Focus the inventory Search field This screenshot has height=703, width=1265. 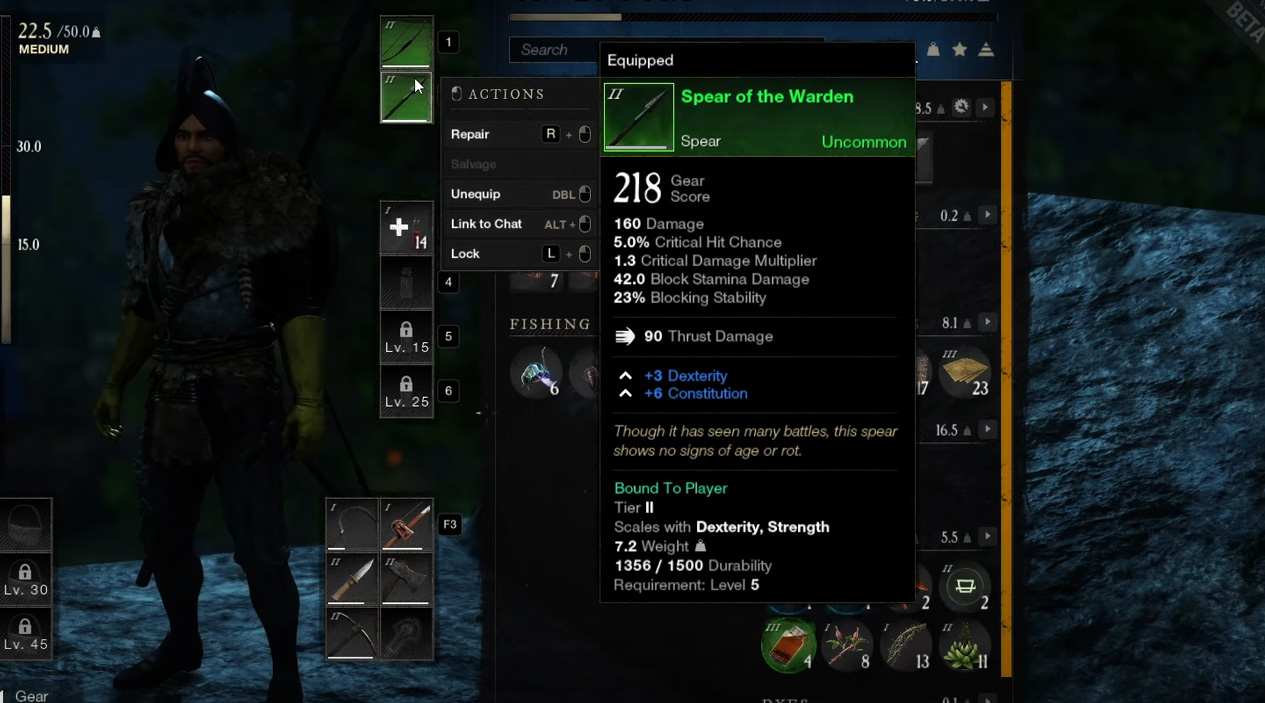553,50
